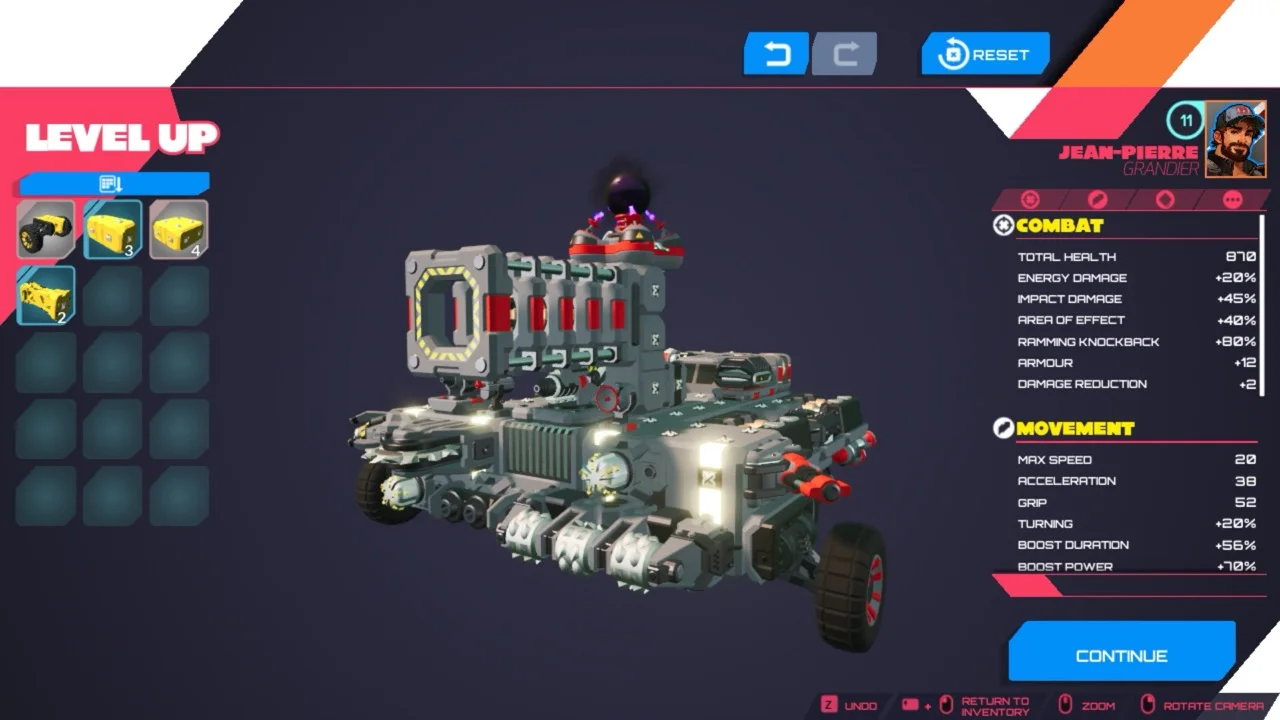Open the three-dots stats tab
Image resolution: width=1280 pixels, height=720 pixels.
tap(1231, 200)
